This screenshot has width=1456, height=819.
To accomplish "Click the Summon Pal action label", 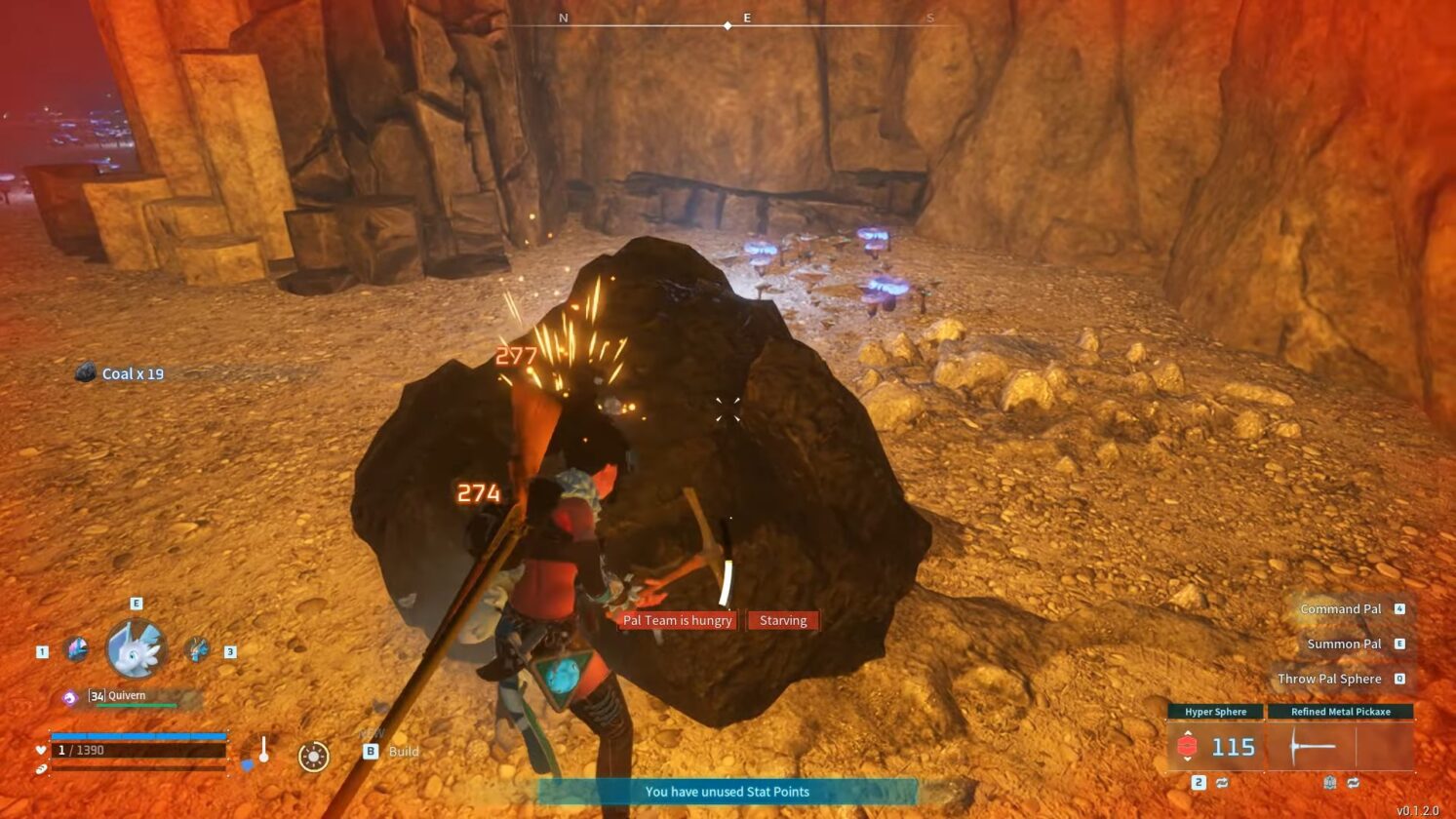I will click(1344, 644).
